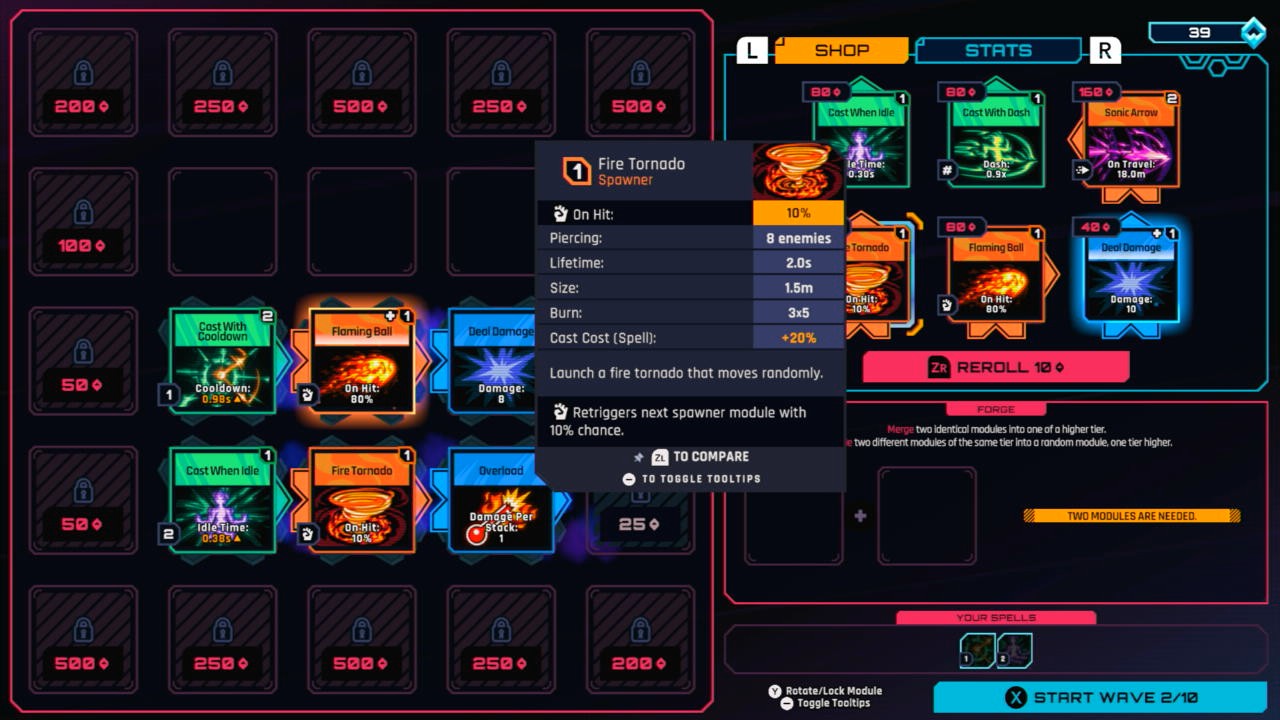This screenshot has width=1280, height=720.
Task: Switch to the STATS tab
Action: click(998, 50)
